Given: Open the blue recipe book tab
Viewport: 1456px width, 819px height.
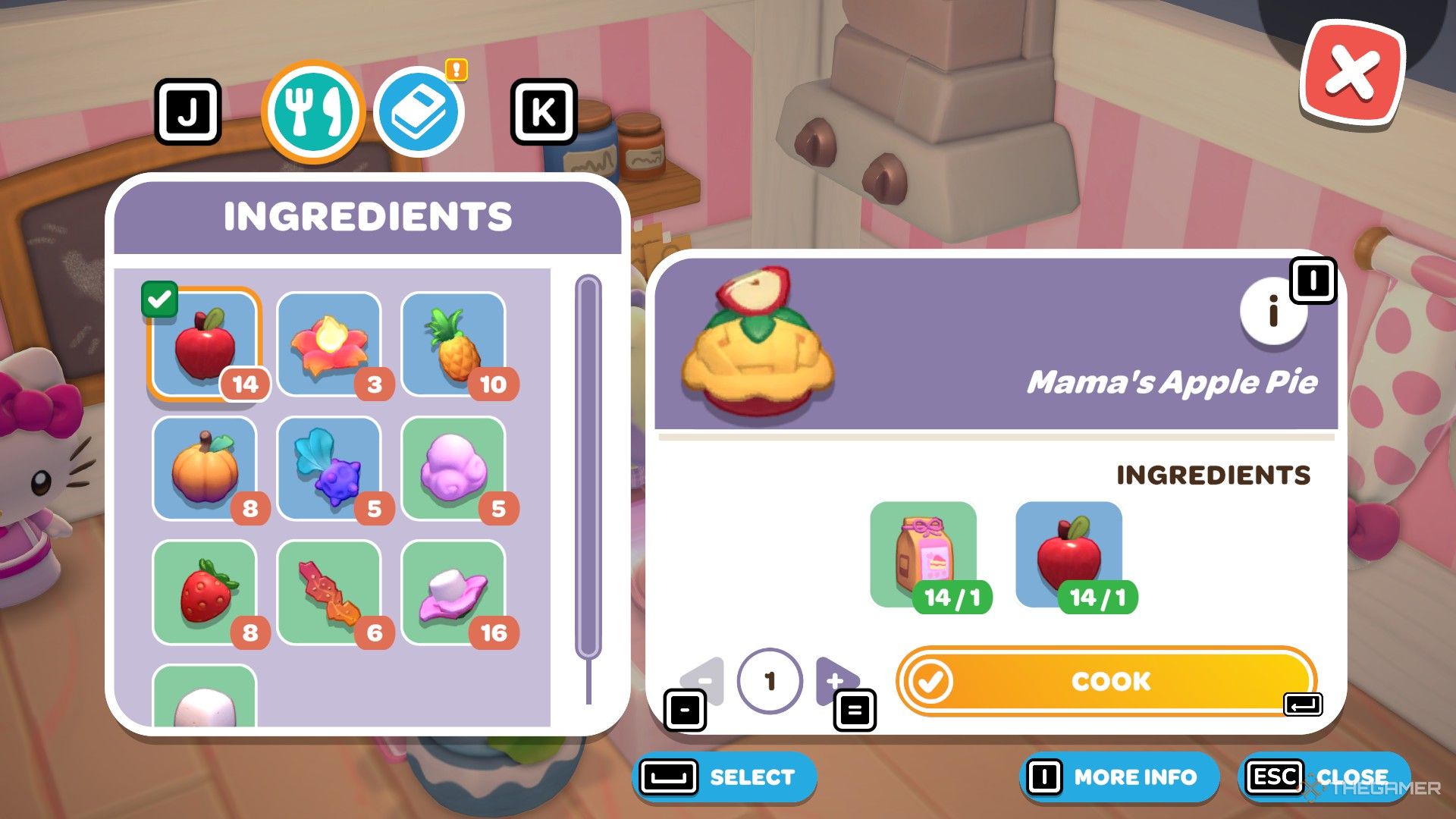Looking at the screenshot, I should pyautogui.click(x=419, y=112).
